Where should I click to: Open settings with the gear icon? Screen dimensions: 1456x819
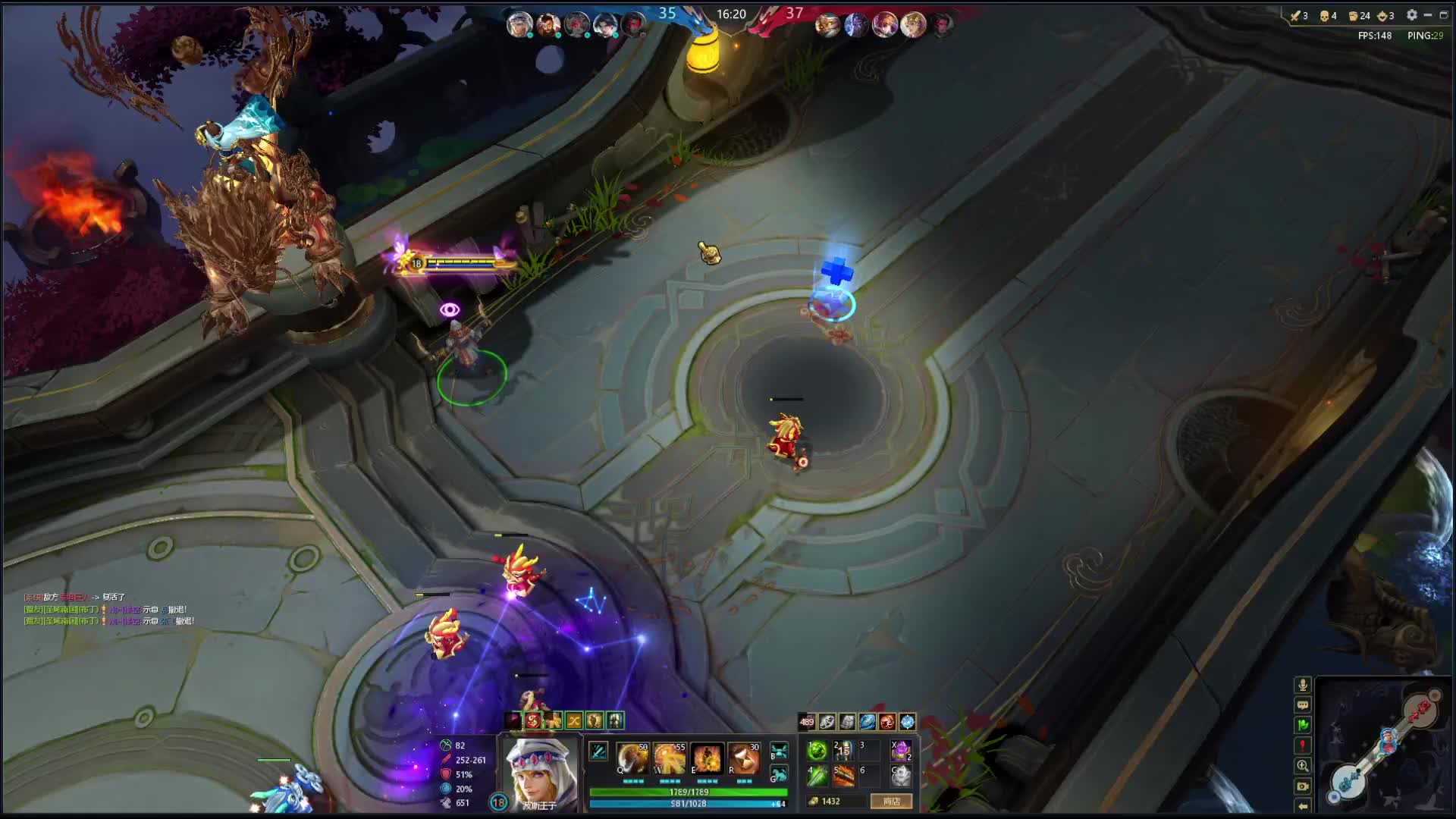1411,15
